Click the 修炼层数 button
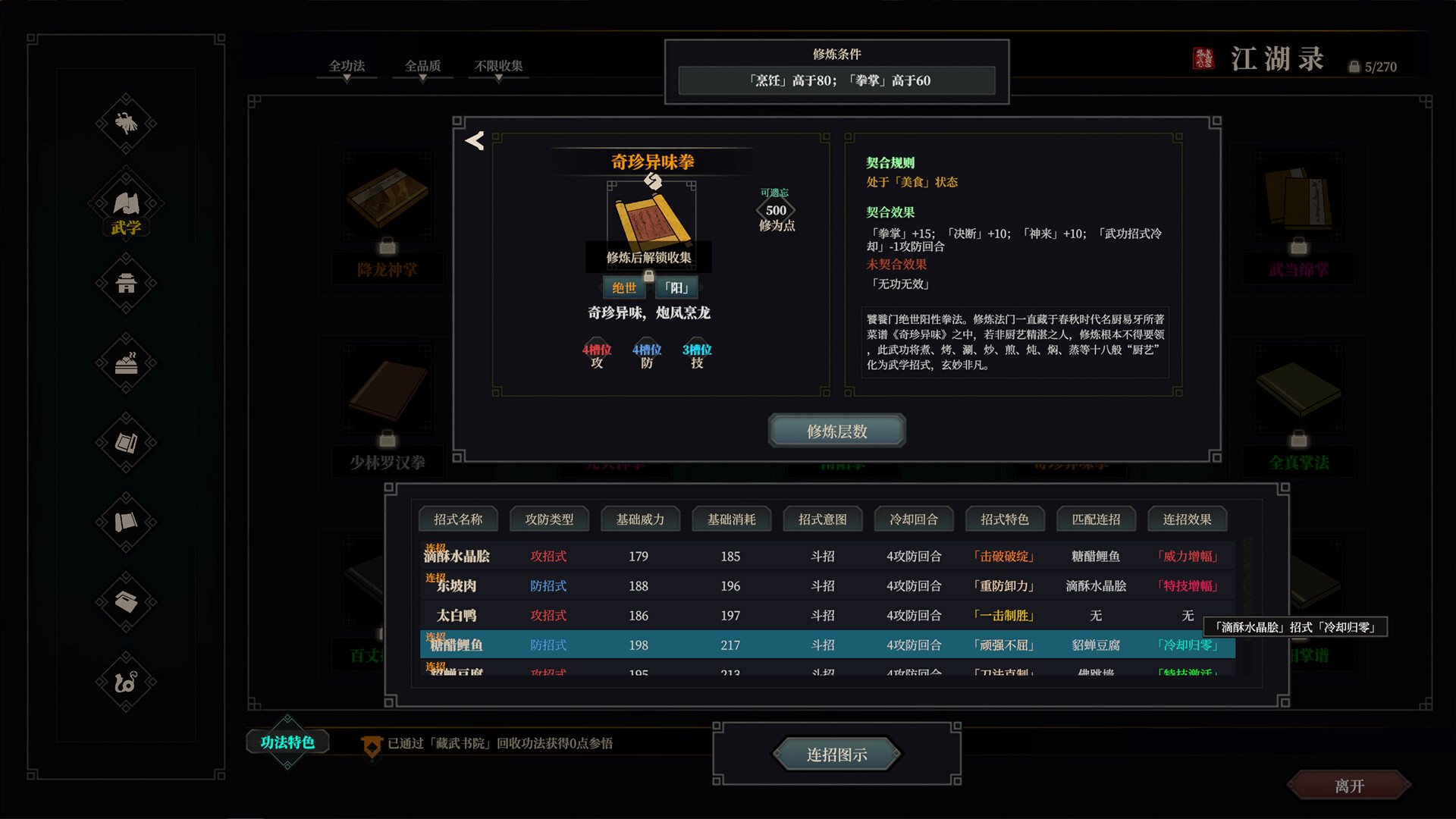This screenshot has height=819, width=1456. [836, 430]
